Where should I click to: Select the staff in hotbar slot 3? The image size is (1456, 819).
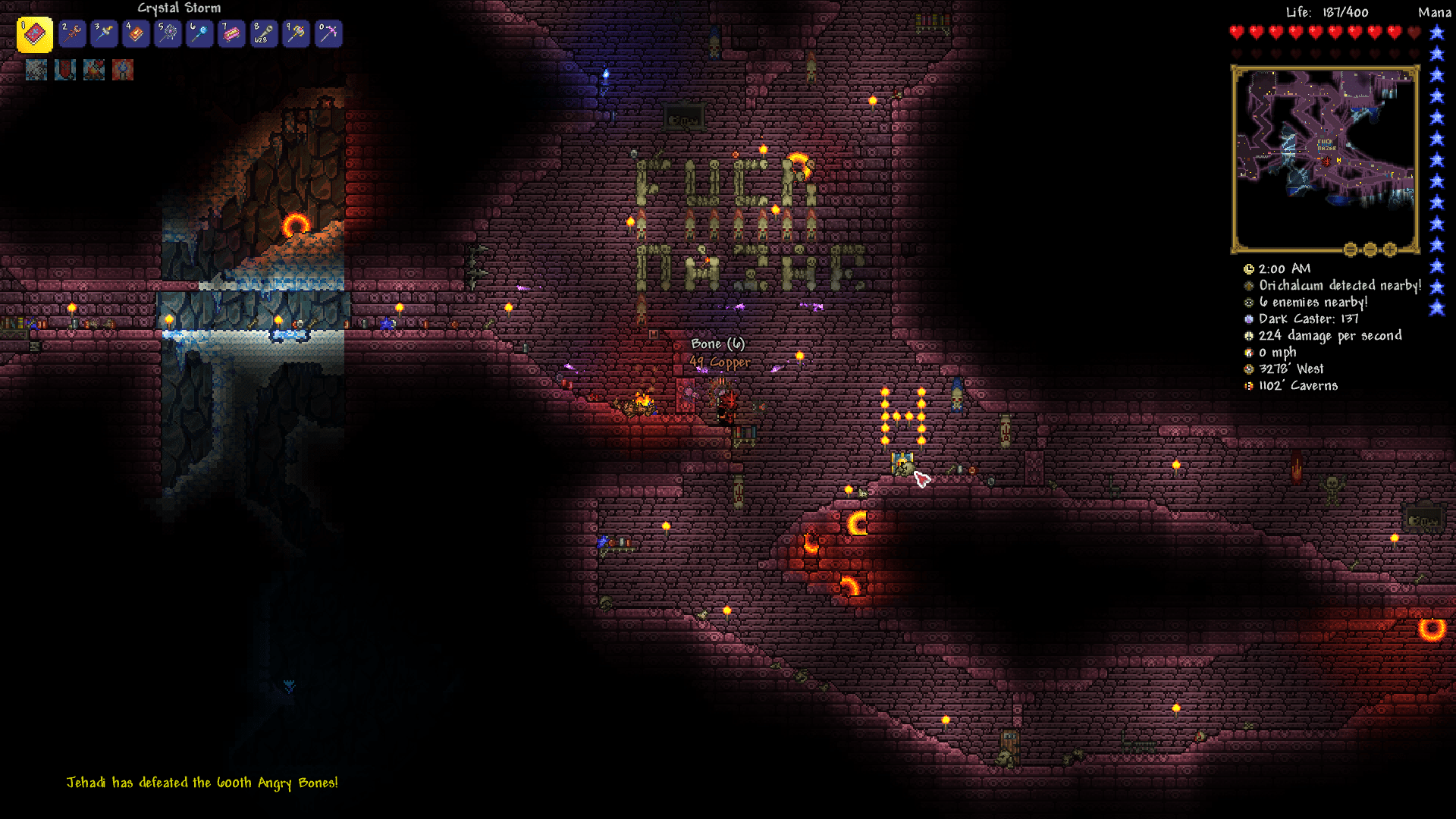[104, 33]
